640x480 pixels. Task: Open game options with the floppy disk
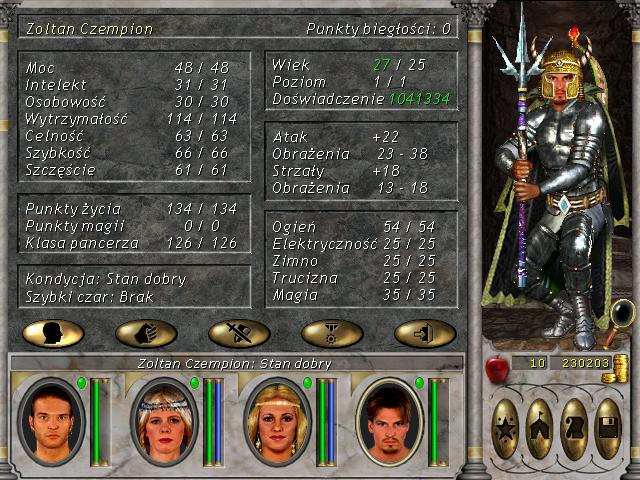pos(608,428)
